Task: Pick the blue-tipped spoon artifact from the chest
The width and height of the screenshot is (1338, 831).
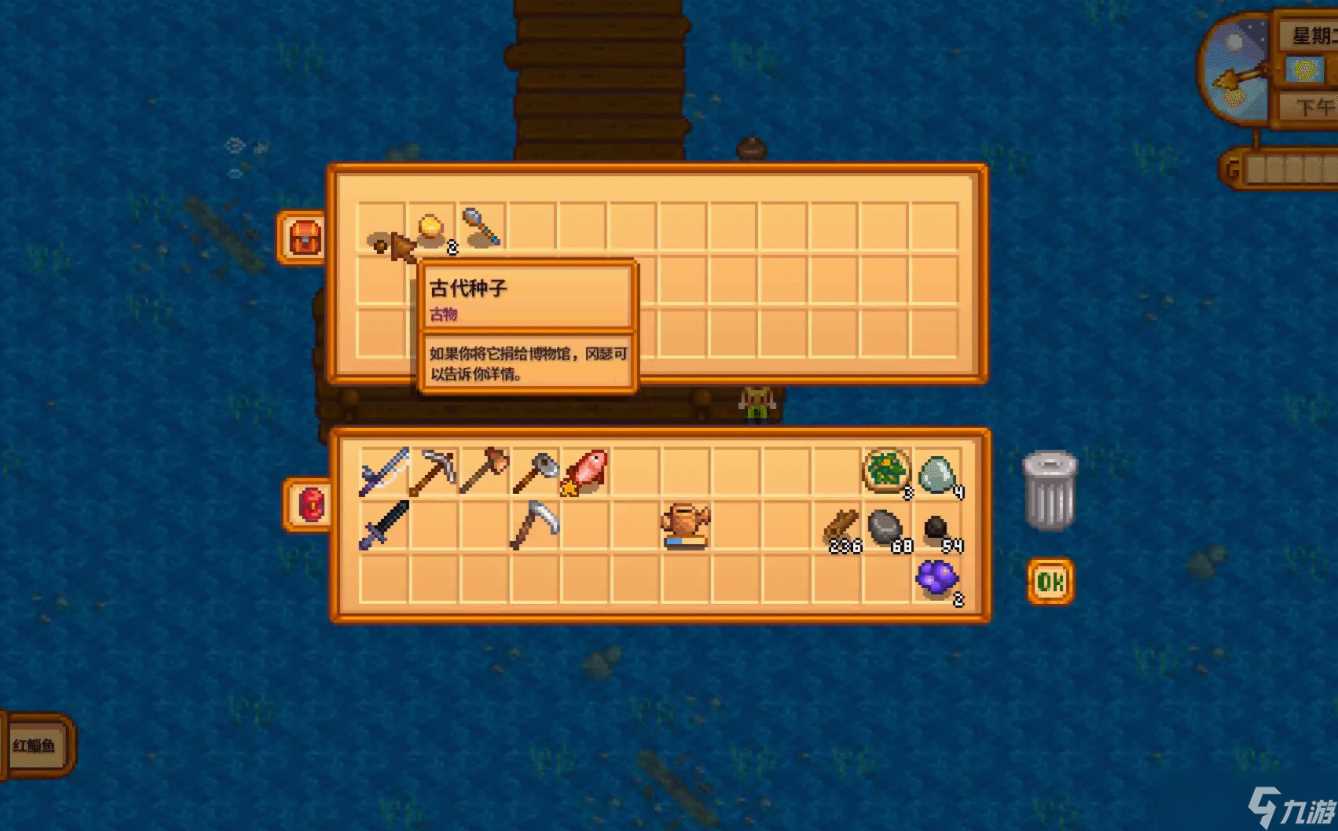Action: pyautogui.click(x=482, y=228)
